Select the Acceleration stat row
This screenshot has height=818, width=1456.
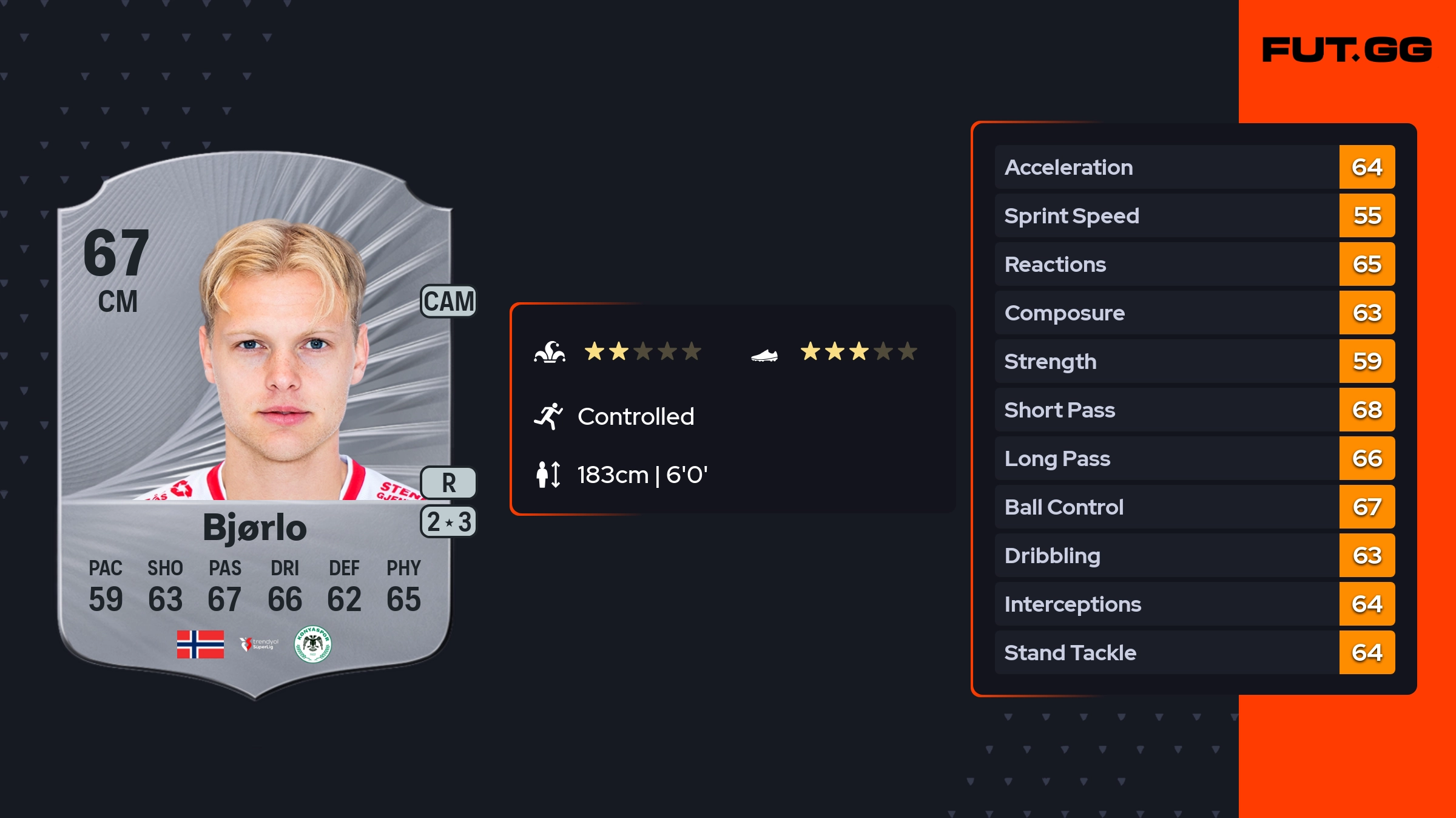pyautogui.click(x=1194, y=167)
